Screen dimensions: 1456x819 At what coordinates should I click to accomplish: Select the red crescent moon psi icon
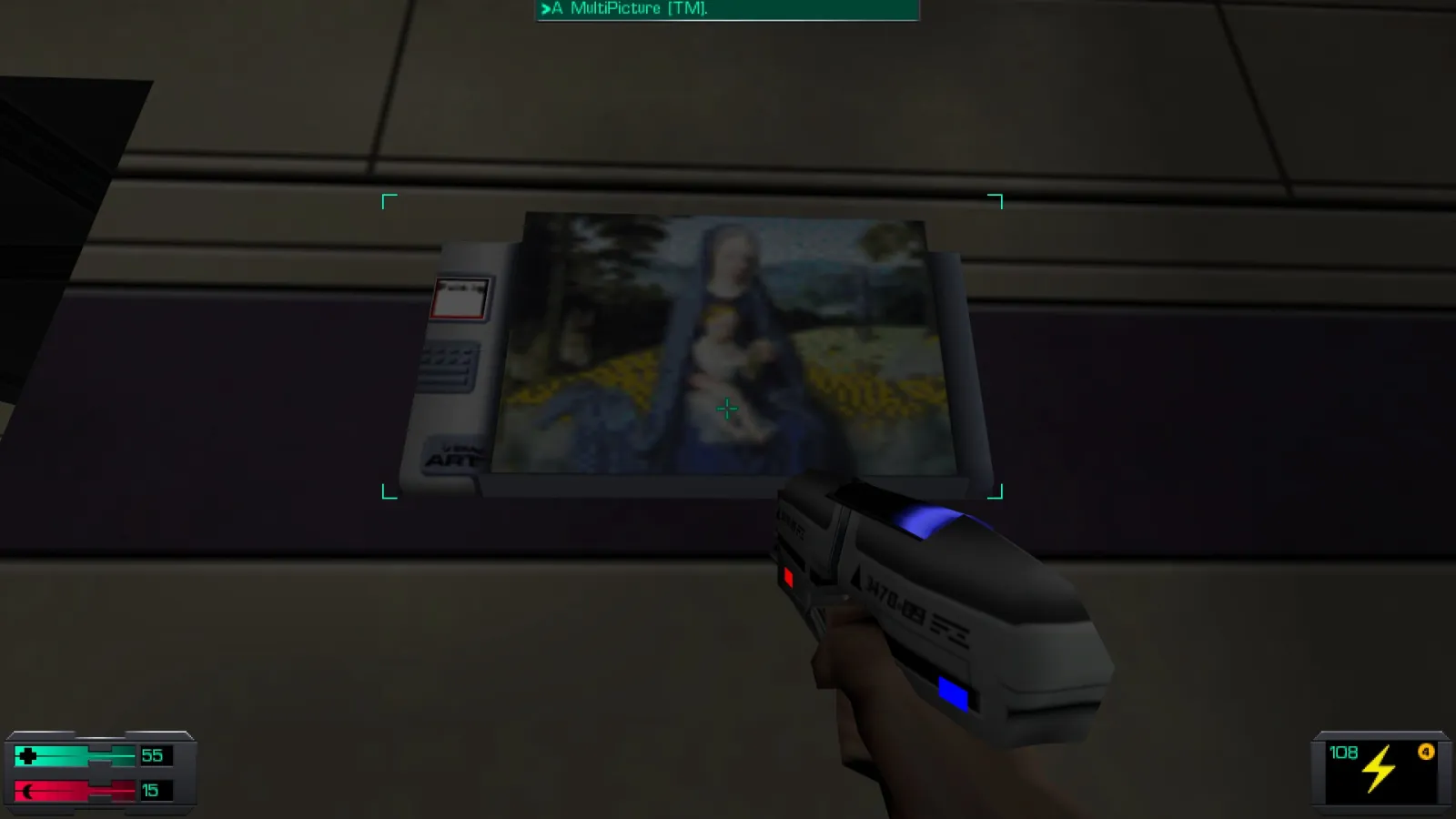point(29,790)
